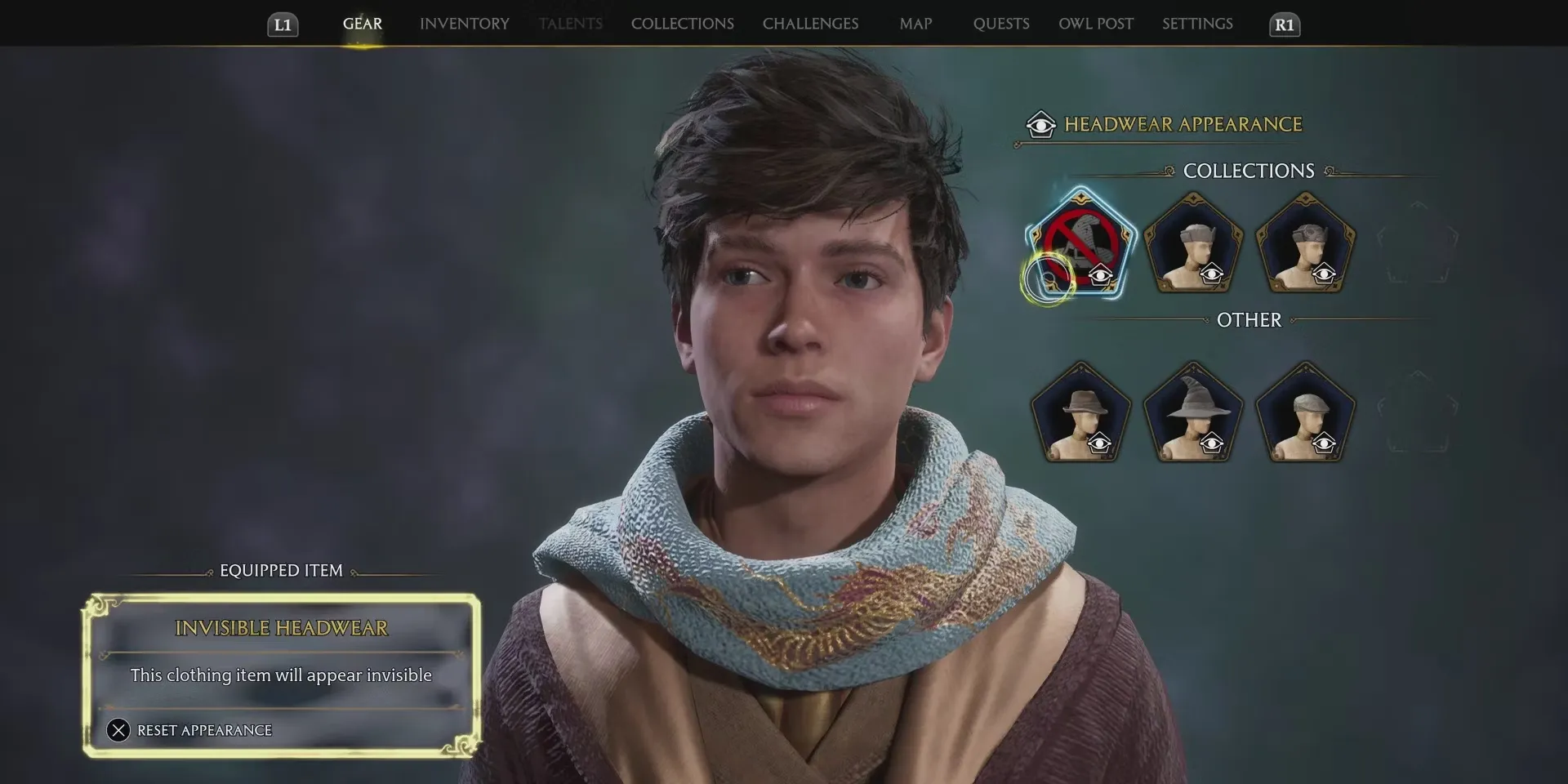Select the flat cap appearance
This screenshot has width=1568, height=784.
coord(1305,413)
